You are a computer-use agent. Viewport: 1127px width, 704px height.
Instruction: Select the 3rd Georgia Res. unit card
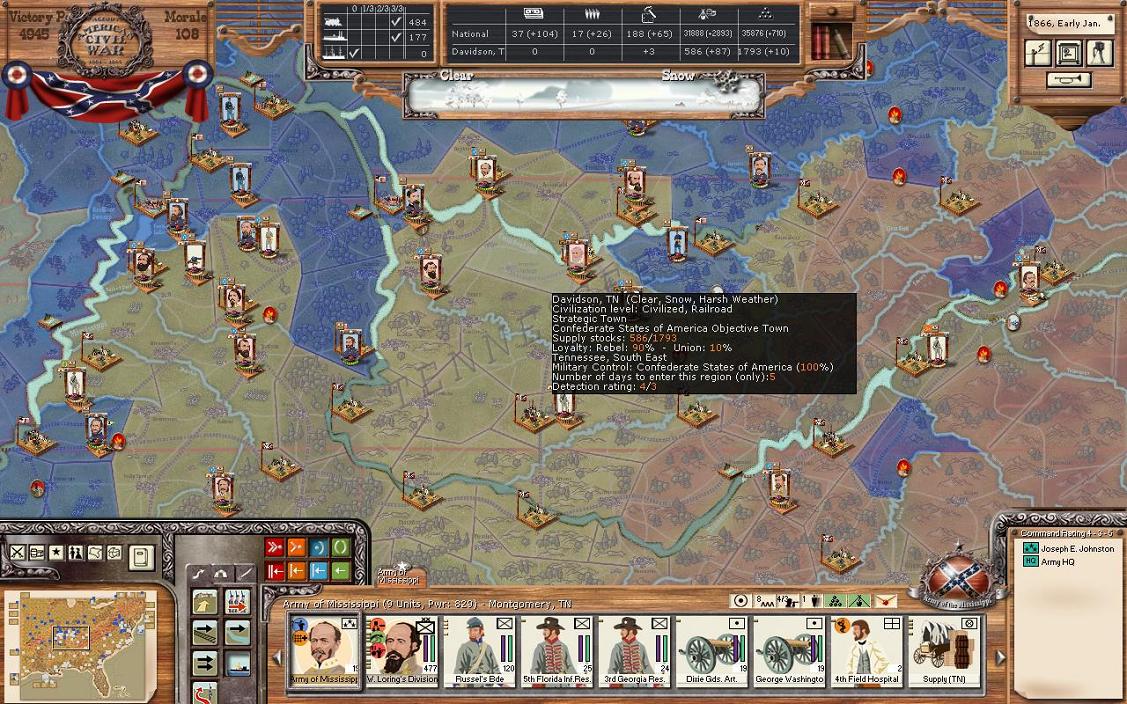pos(633,650)
